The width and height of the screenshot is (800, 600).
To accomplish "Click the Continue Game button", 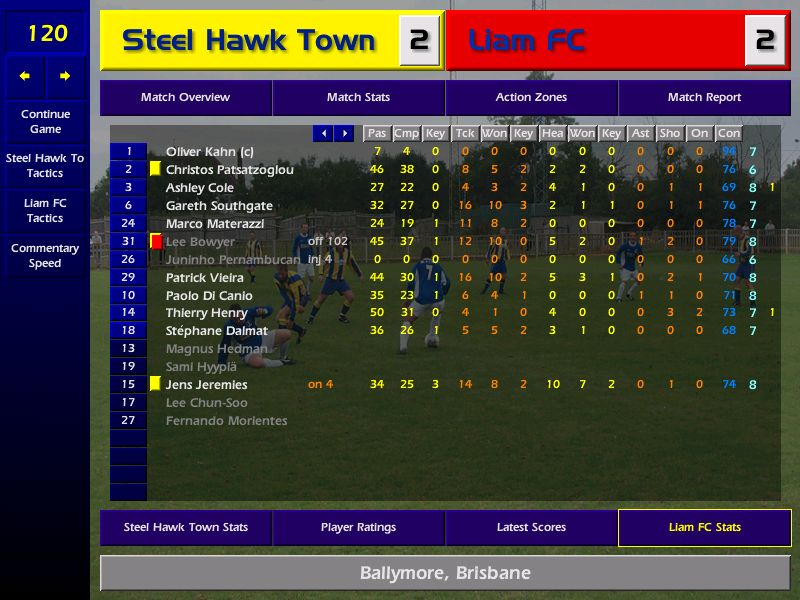I will point(45,121).
